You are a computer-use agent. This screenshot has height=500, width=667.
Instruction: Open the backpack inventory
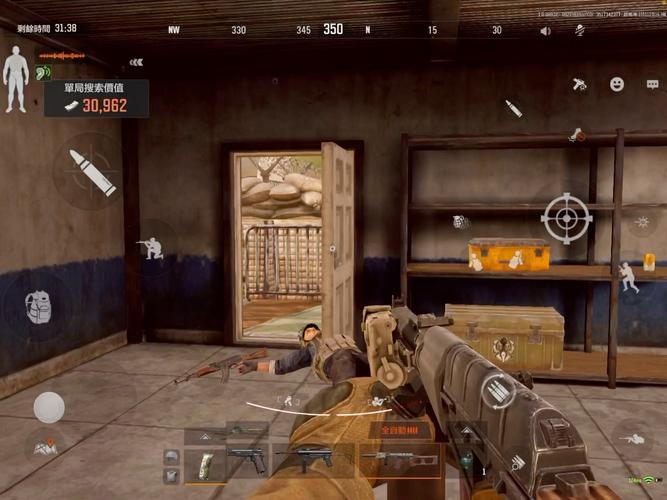tap(36, 306)
